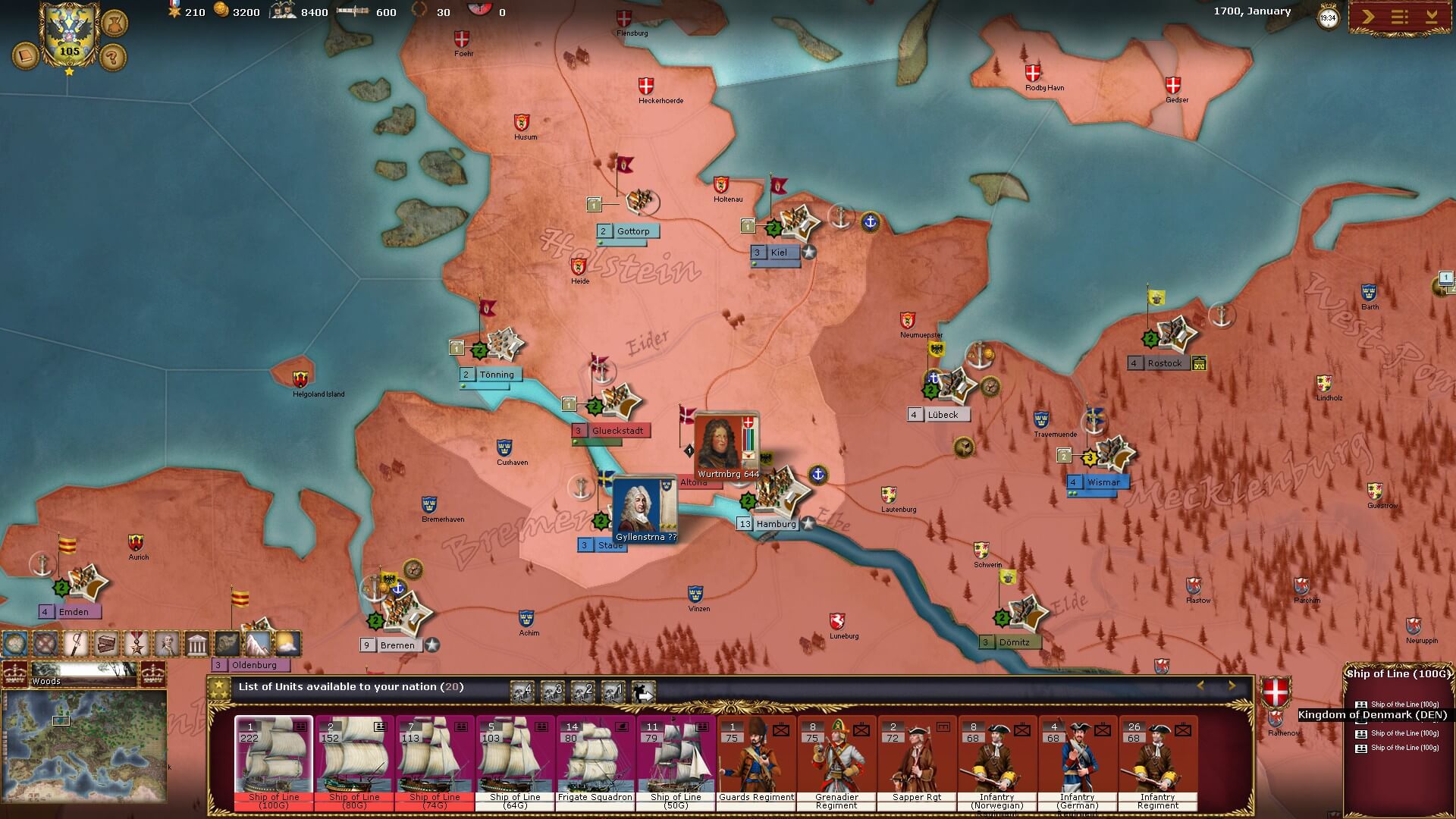
Task: Show previous page of available units
Action: point(1200,686)
